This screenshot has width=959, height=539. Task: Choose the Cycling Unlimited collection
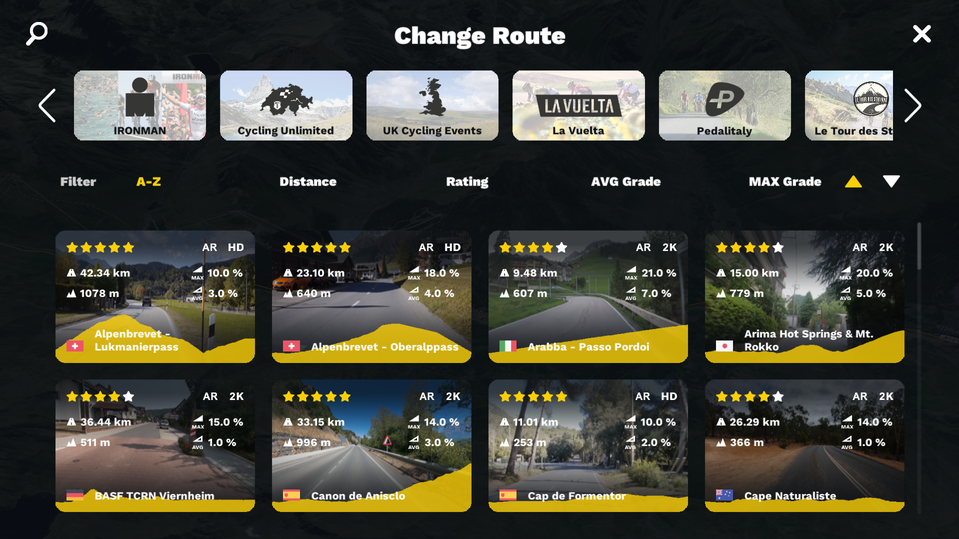(x=286, y=105)
